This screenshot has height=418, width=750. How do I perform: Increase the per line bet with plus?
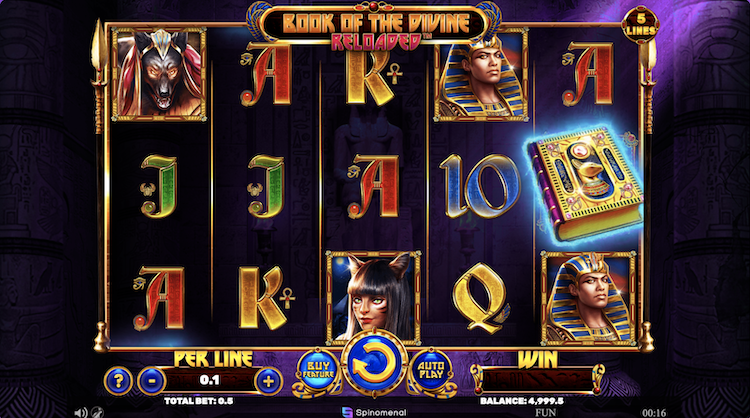click(268, 381)
